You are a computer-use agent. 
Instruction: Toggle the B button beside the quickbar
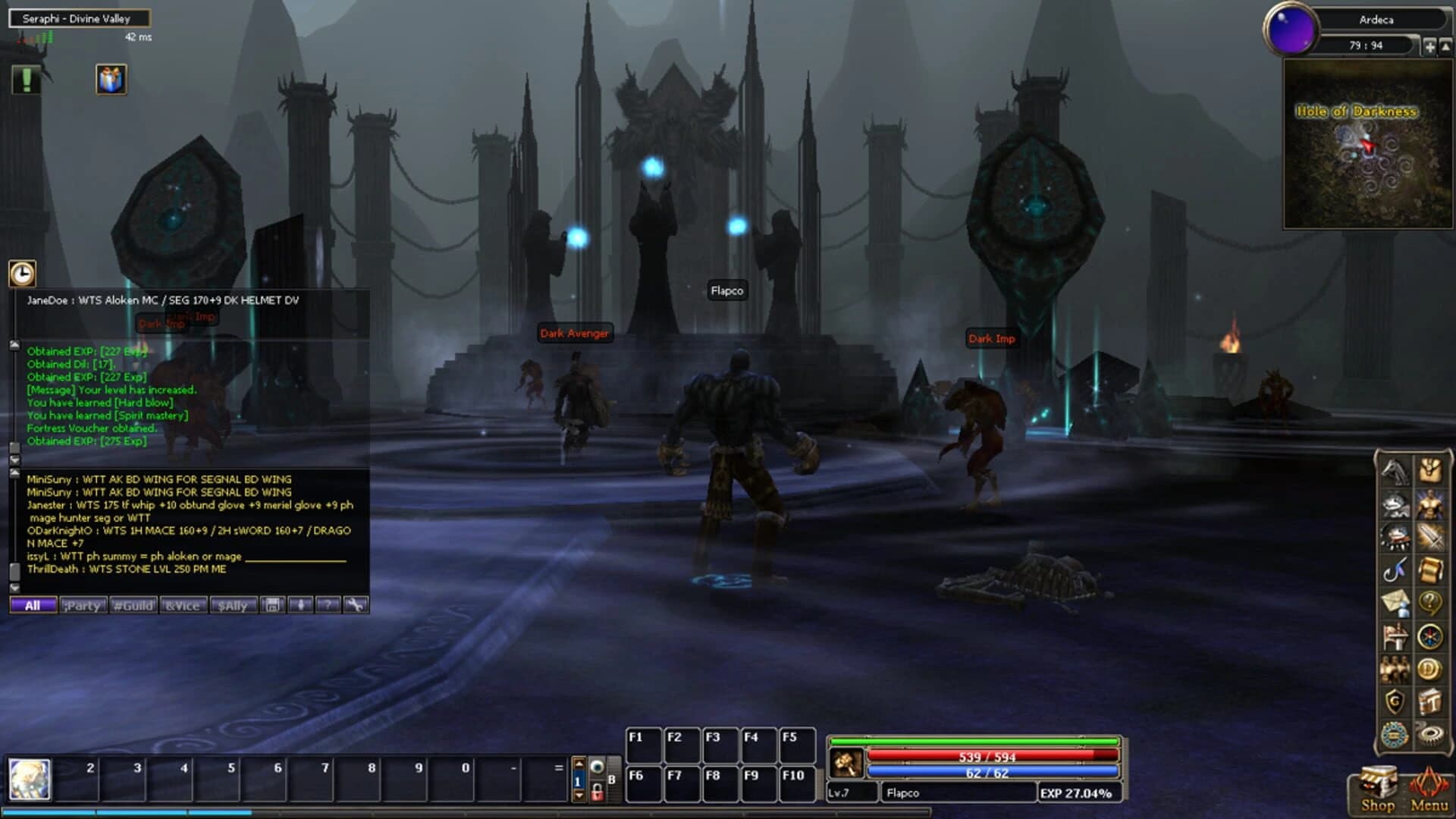point(612,779)
